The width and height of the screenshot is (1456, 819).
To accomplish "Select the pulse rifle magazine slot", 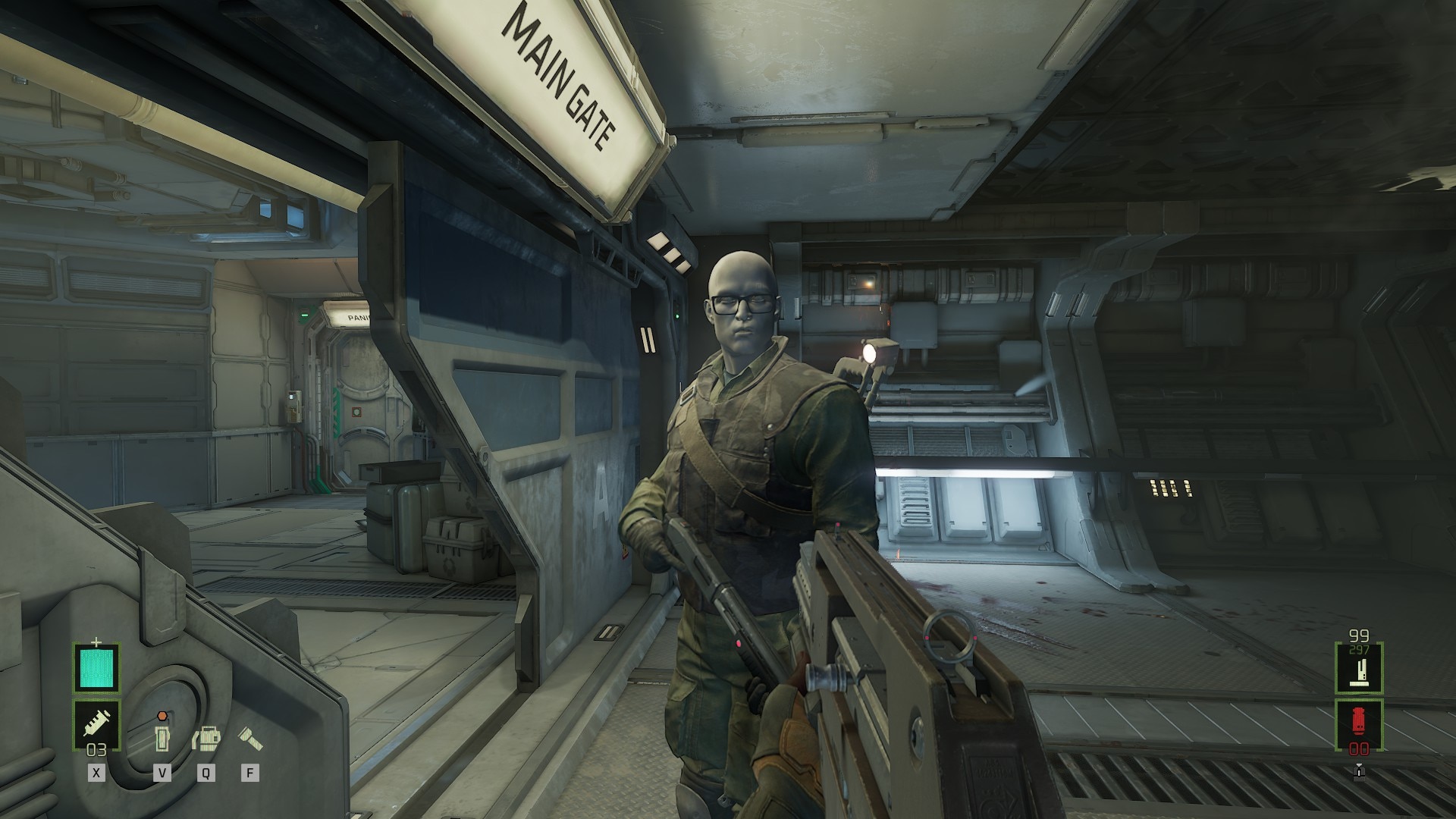I will coord(1359,669).
